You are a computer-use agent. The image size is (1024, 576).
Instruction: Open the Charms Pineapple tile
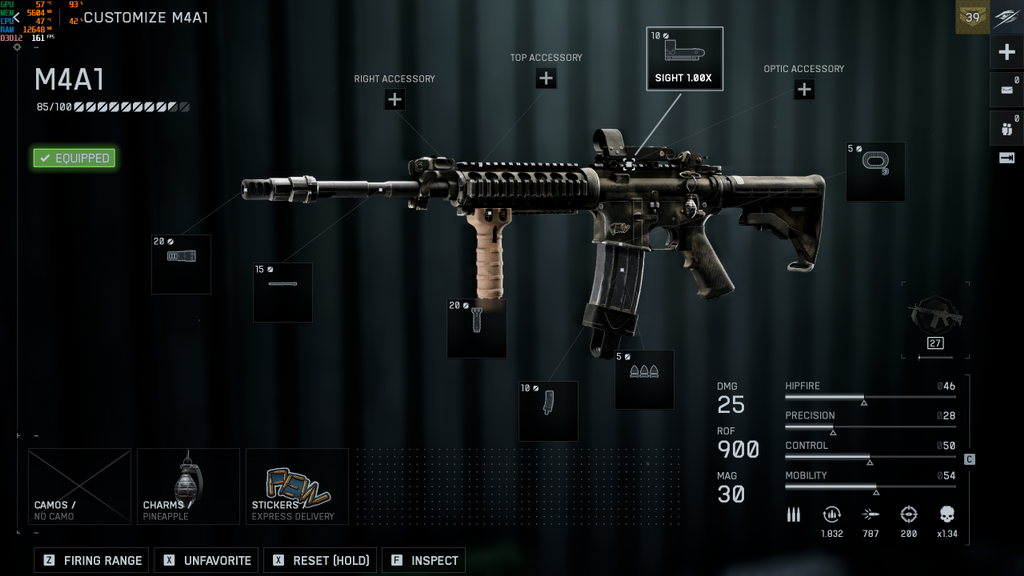[x=188, y=486]
